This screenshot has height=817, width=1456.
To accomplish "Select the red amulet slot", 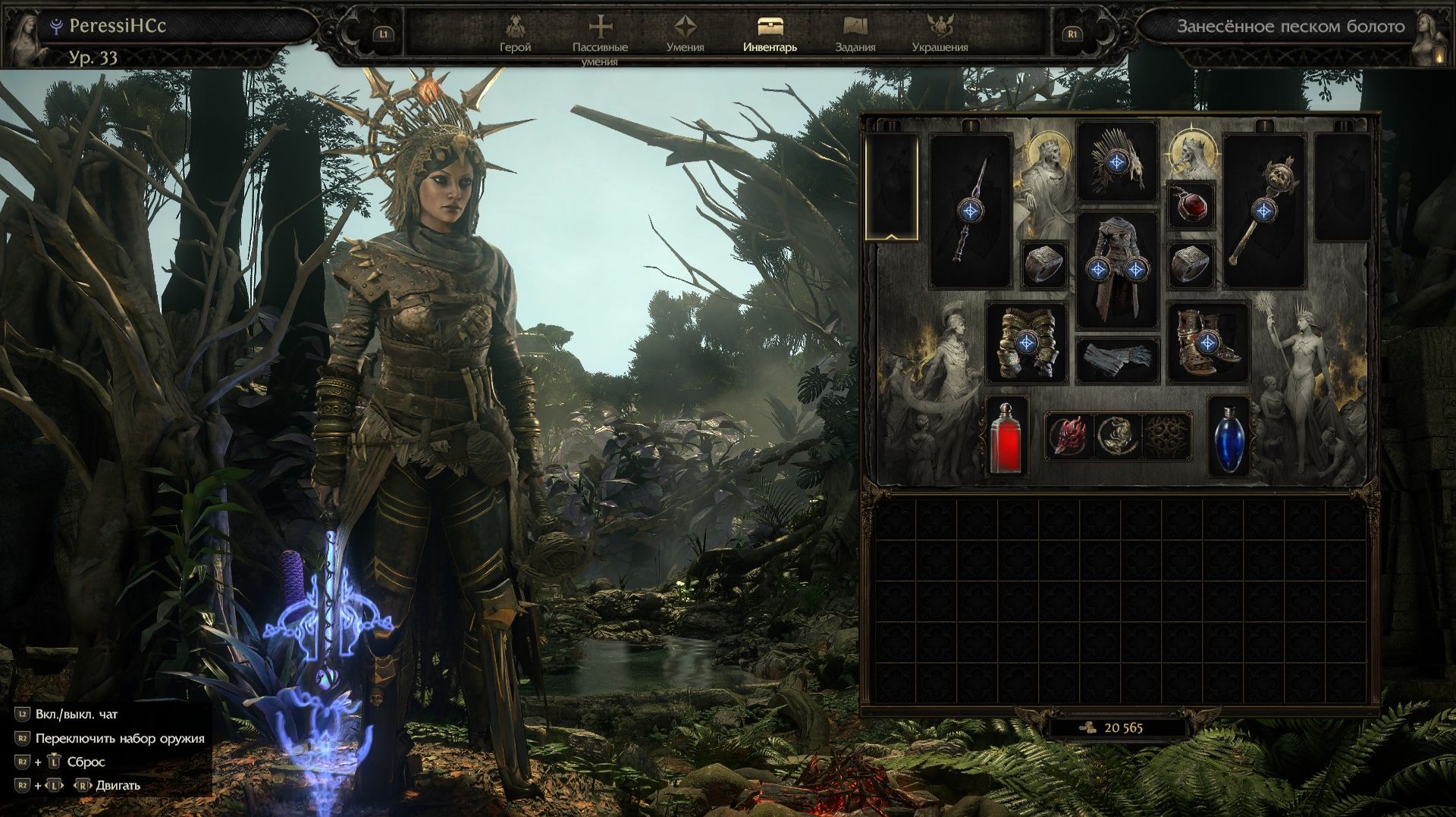I will click(1191, 205).
